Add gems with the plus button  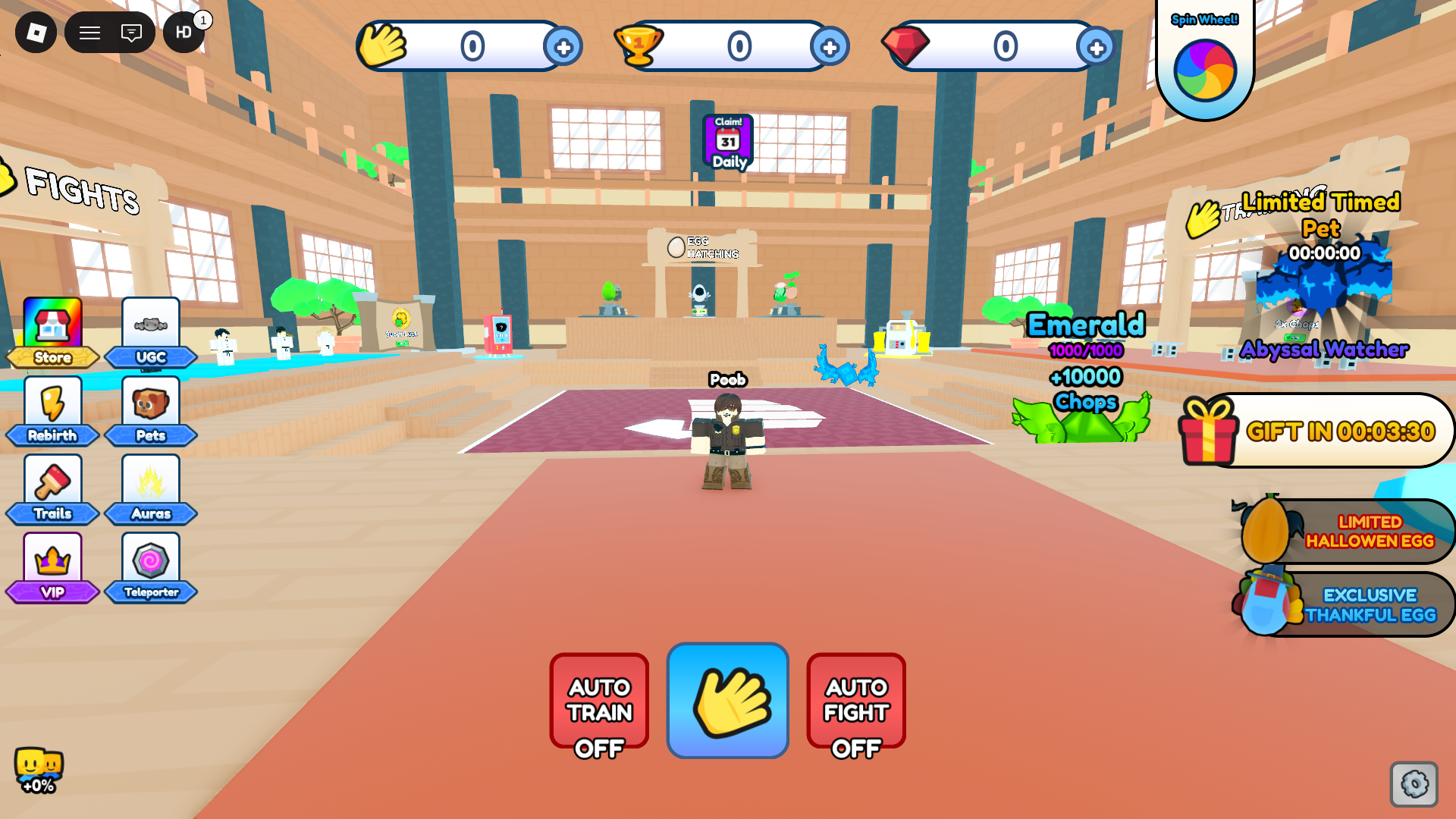(1097, 47)
